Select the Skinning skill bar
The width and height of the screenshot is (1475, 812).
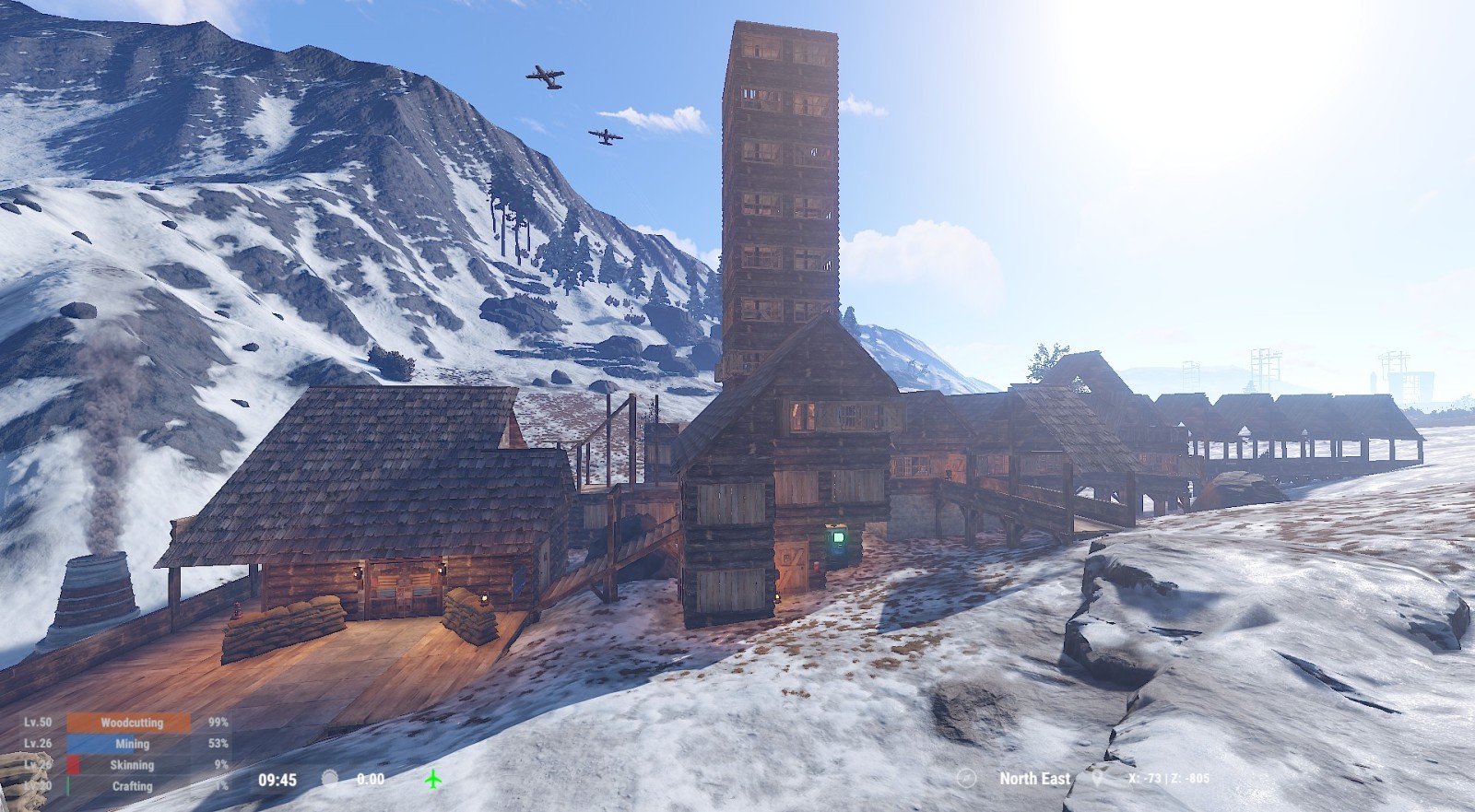point(129,765)
